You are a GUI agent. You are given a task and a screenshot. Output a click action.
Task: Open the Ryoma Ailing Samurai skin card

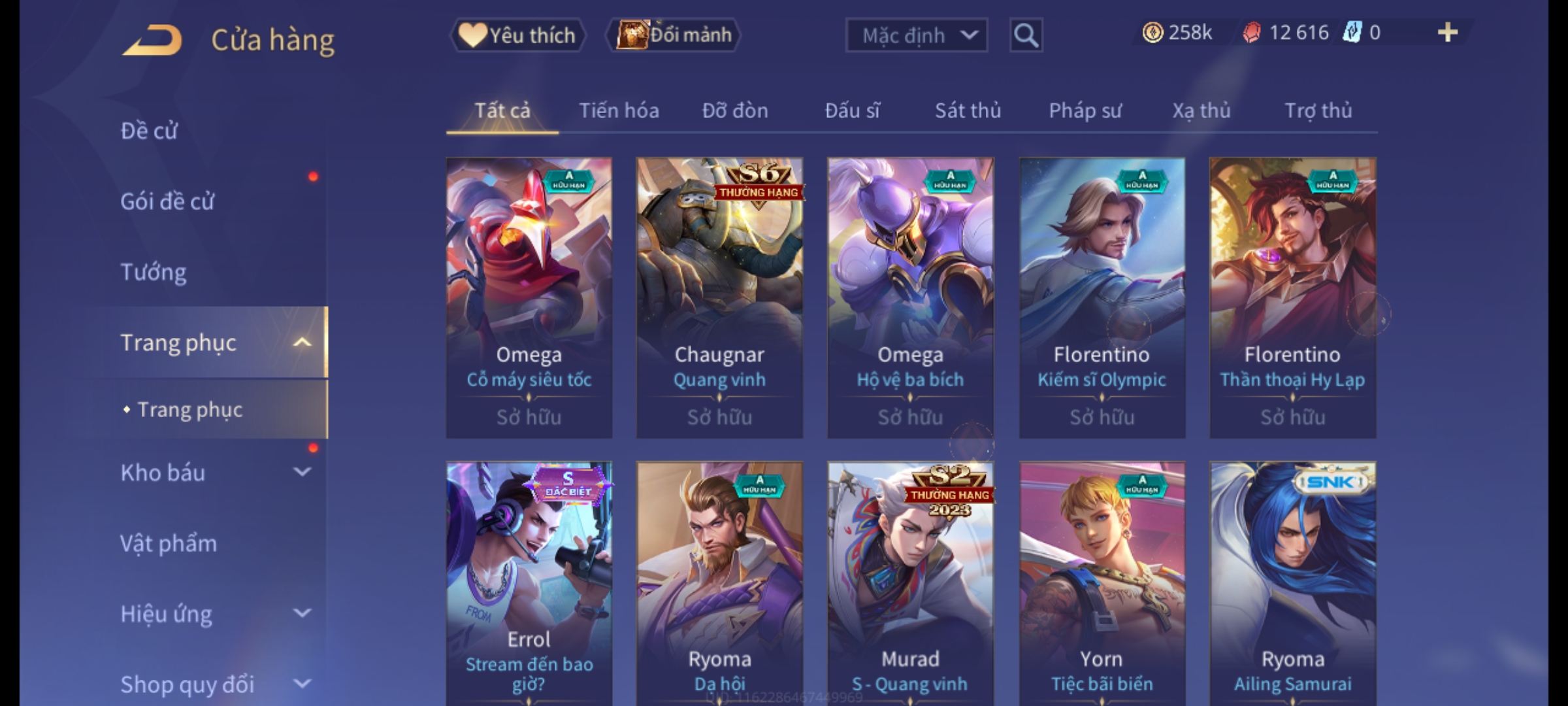[1292, 583]
